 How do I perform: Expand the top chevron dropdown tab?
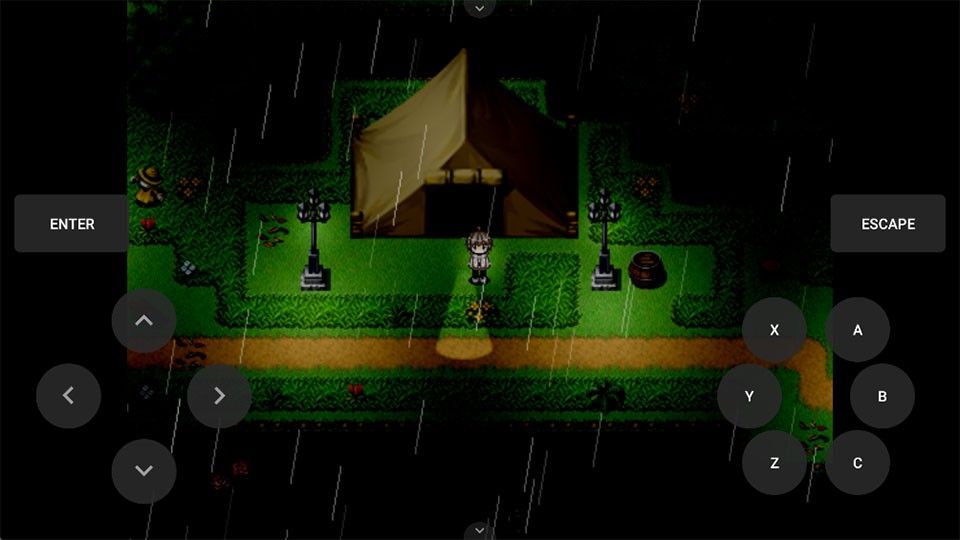[480, 8]
